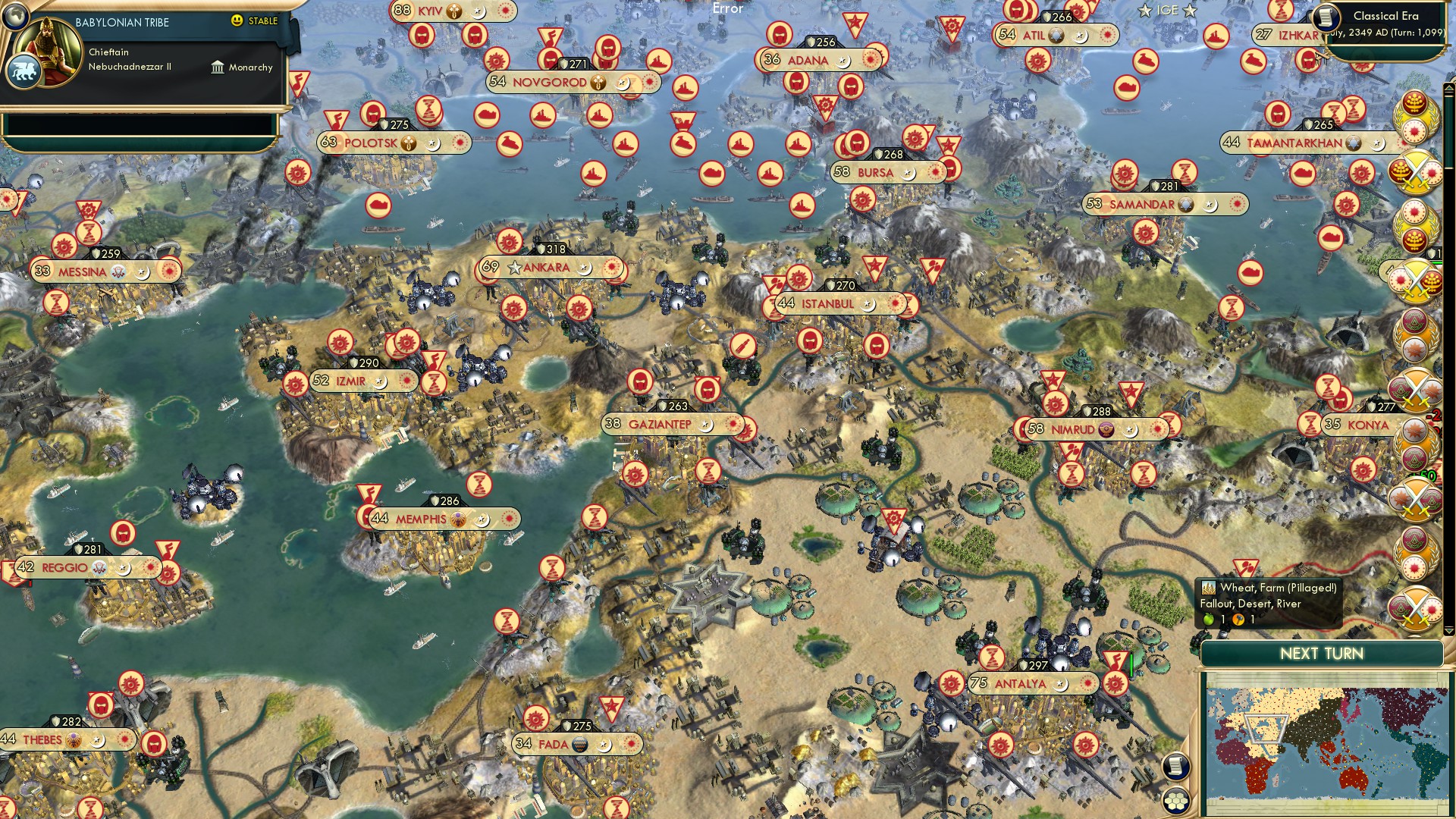Click a region on the minimap
Image resolution: width=1456 pixels, height=819 pixels.
(x=1327, y=743)
